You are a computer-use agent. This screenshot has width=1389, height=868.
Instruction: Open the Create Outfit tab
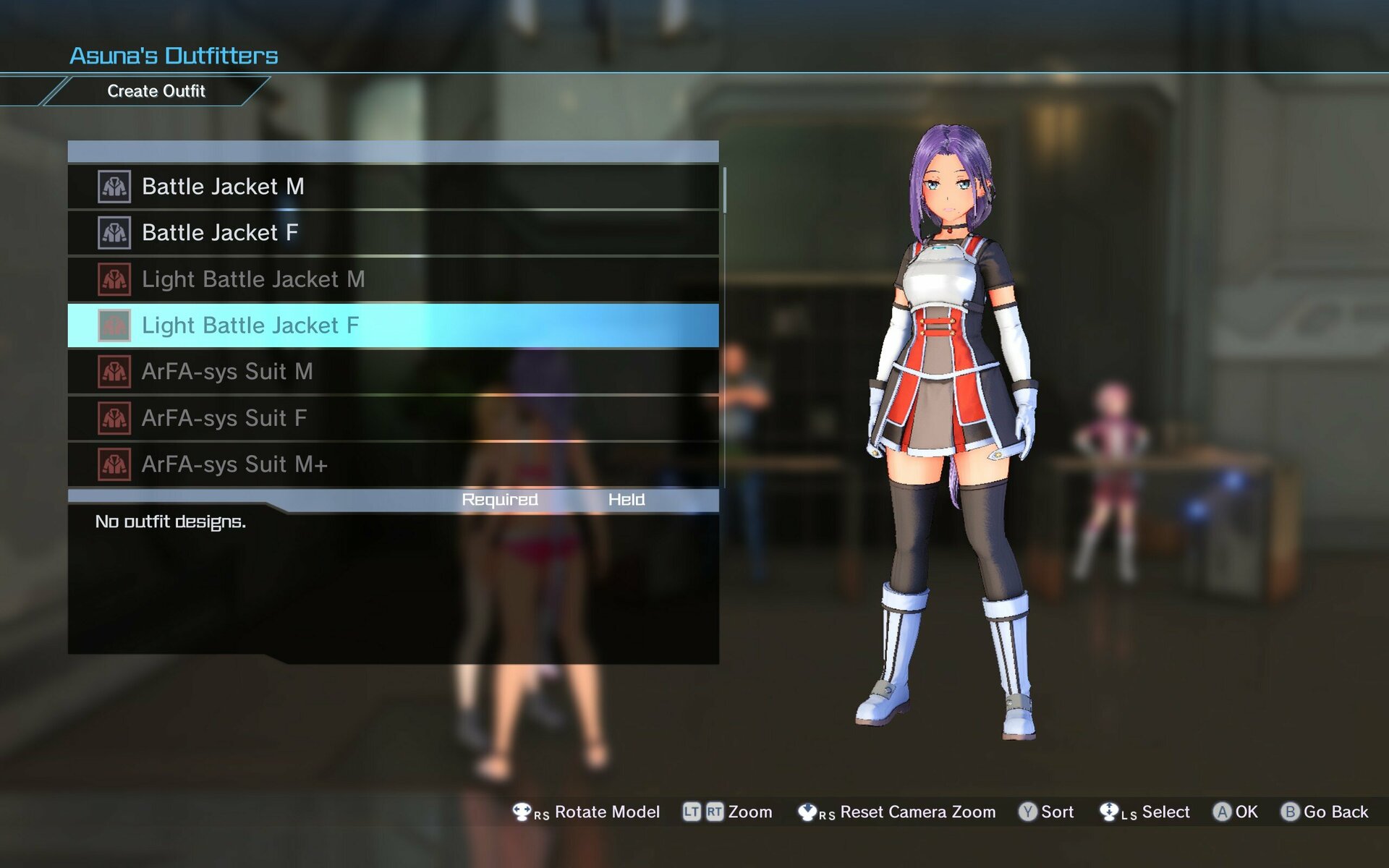click(156, 91)
